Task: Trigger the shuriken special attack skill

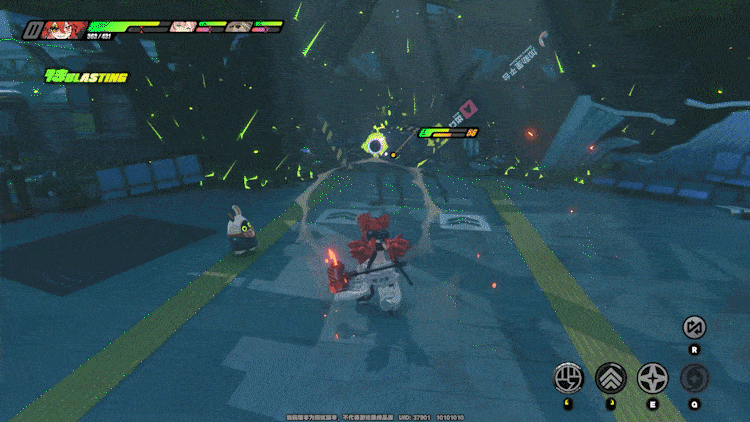Action: [x=652, y=377]
